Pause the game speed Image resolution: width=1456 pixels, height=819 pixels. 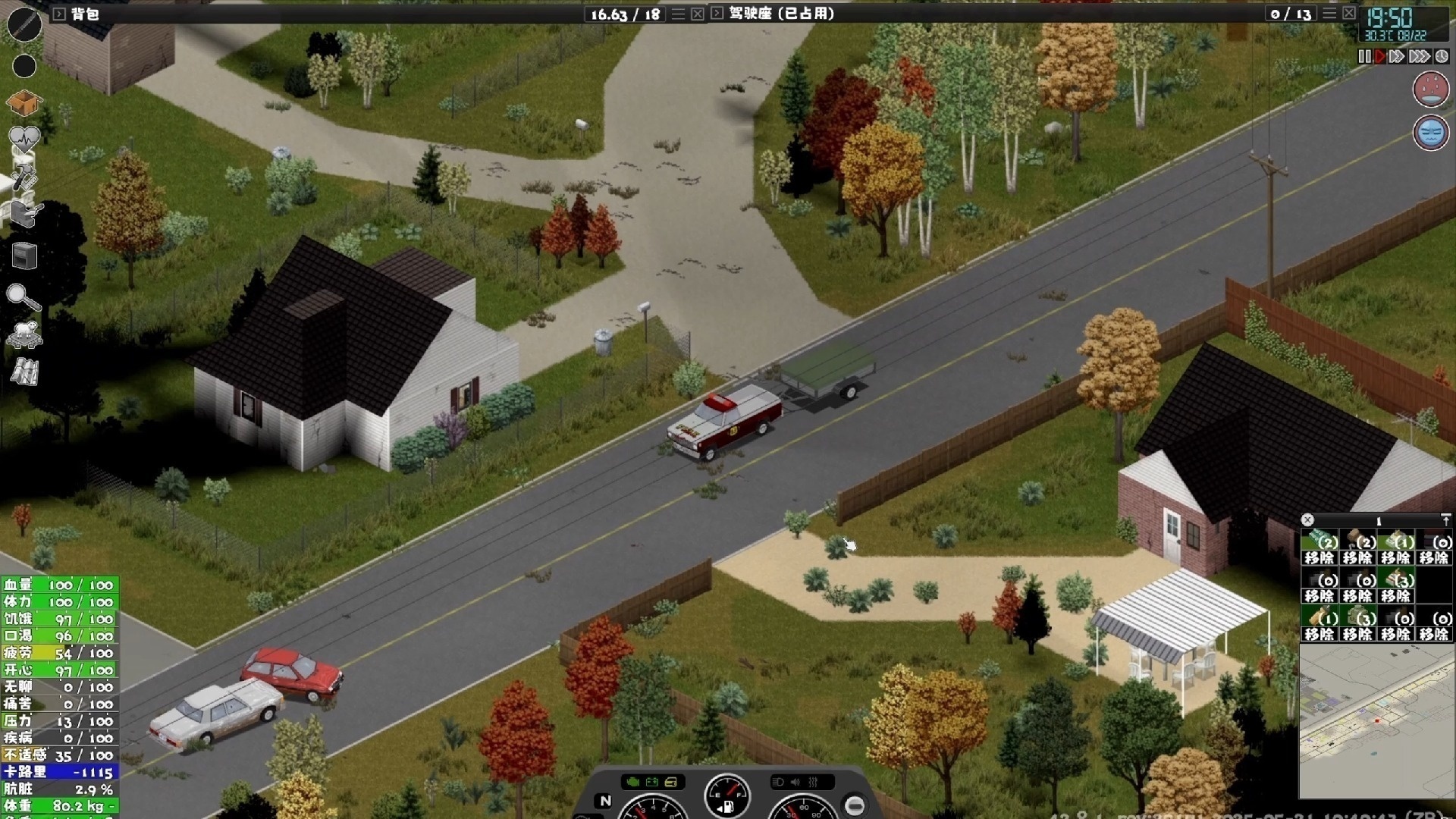(x=1364, y=57)
